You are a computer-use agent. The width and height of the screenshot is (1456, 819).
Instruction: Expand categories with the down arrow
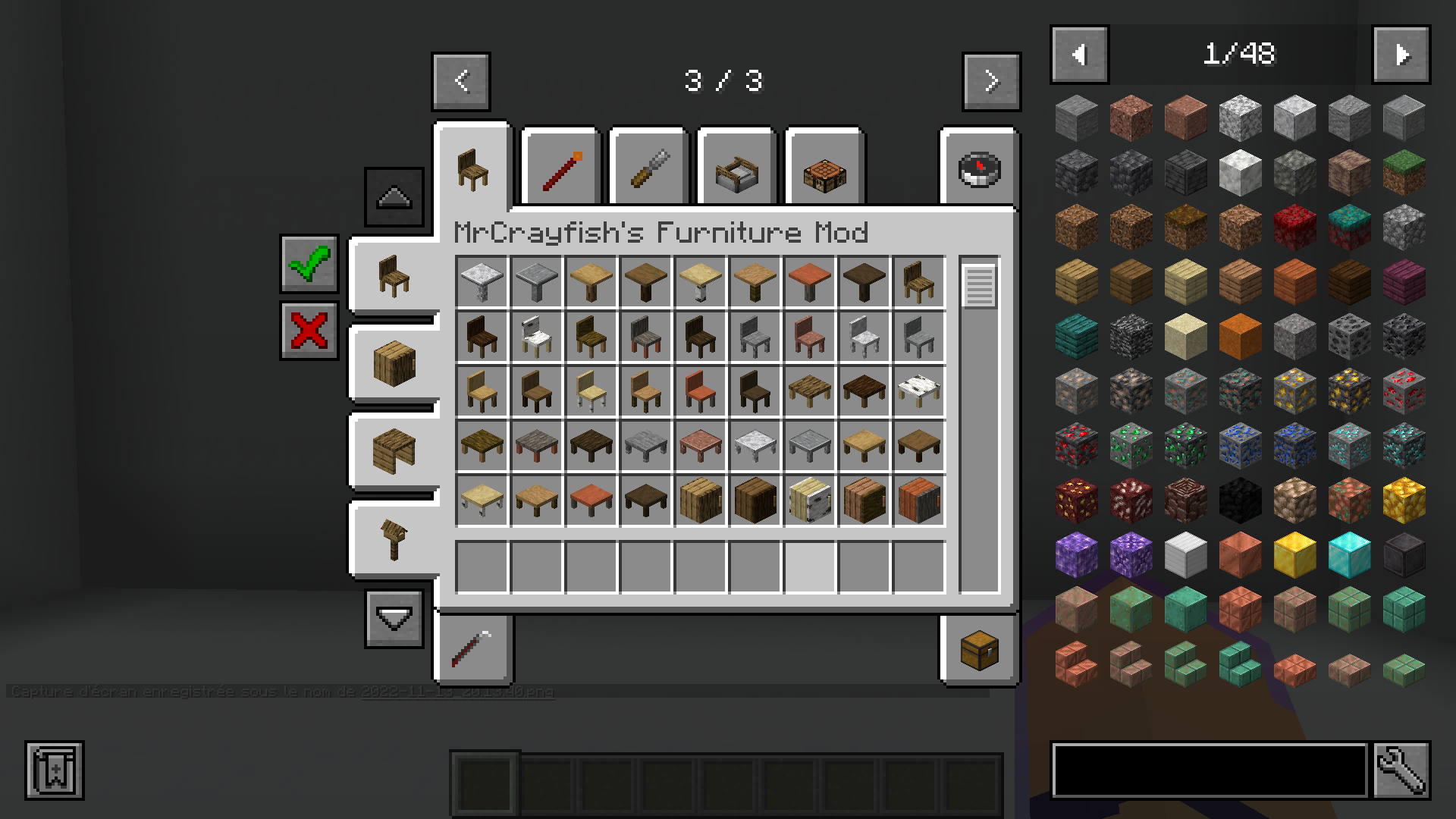pos(394,617)
